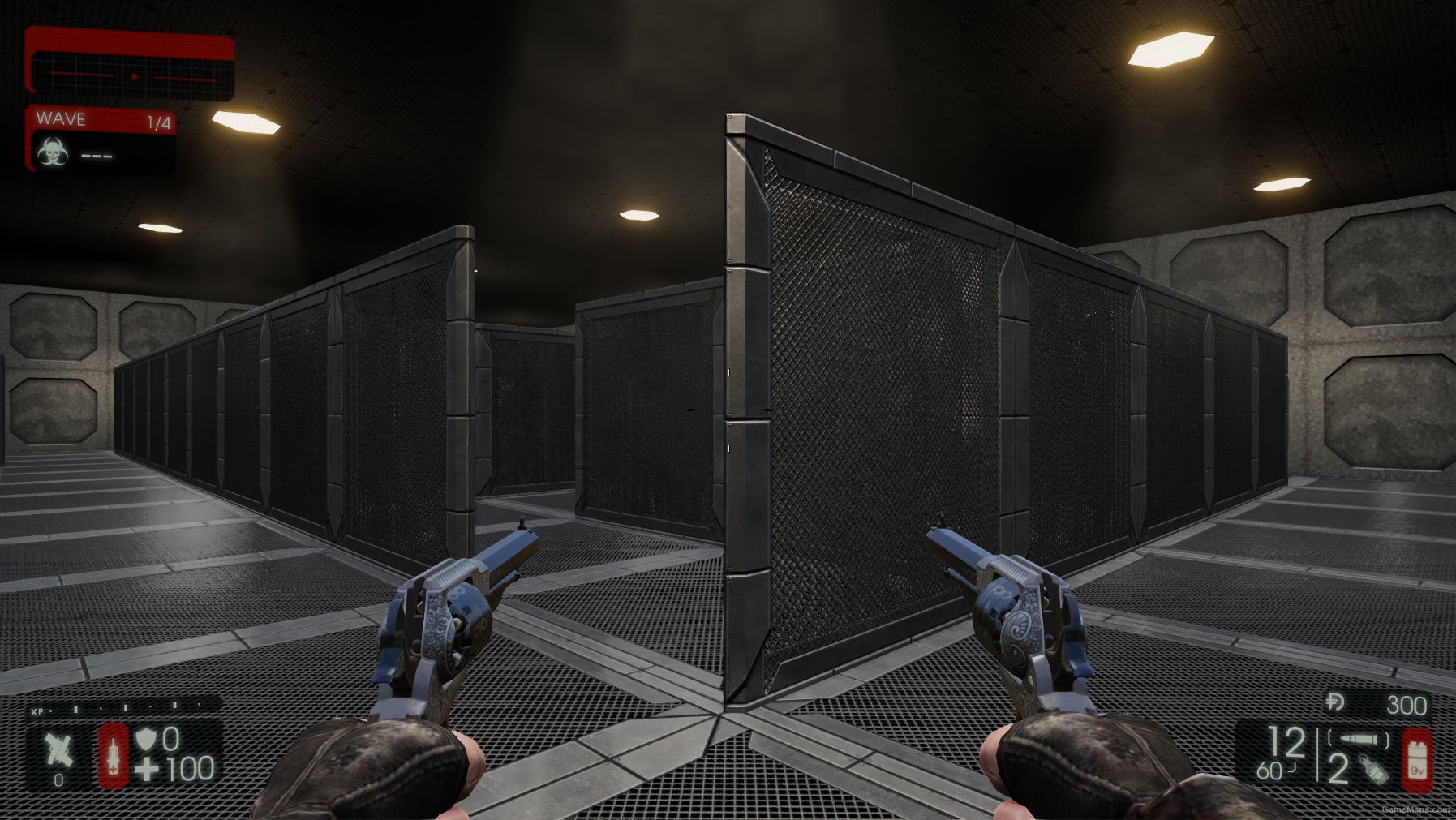Click the 300 Dosh amount text
The image size is (1456, 820).
[1406, 703]
